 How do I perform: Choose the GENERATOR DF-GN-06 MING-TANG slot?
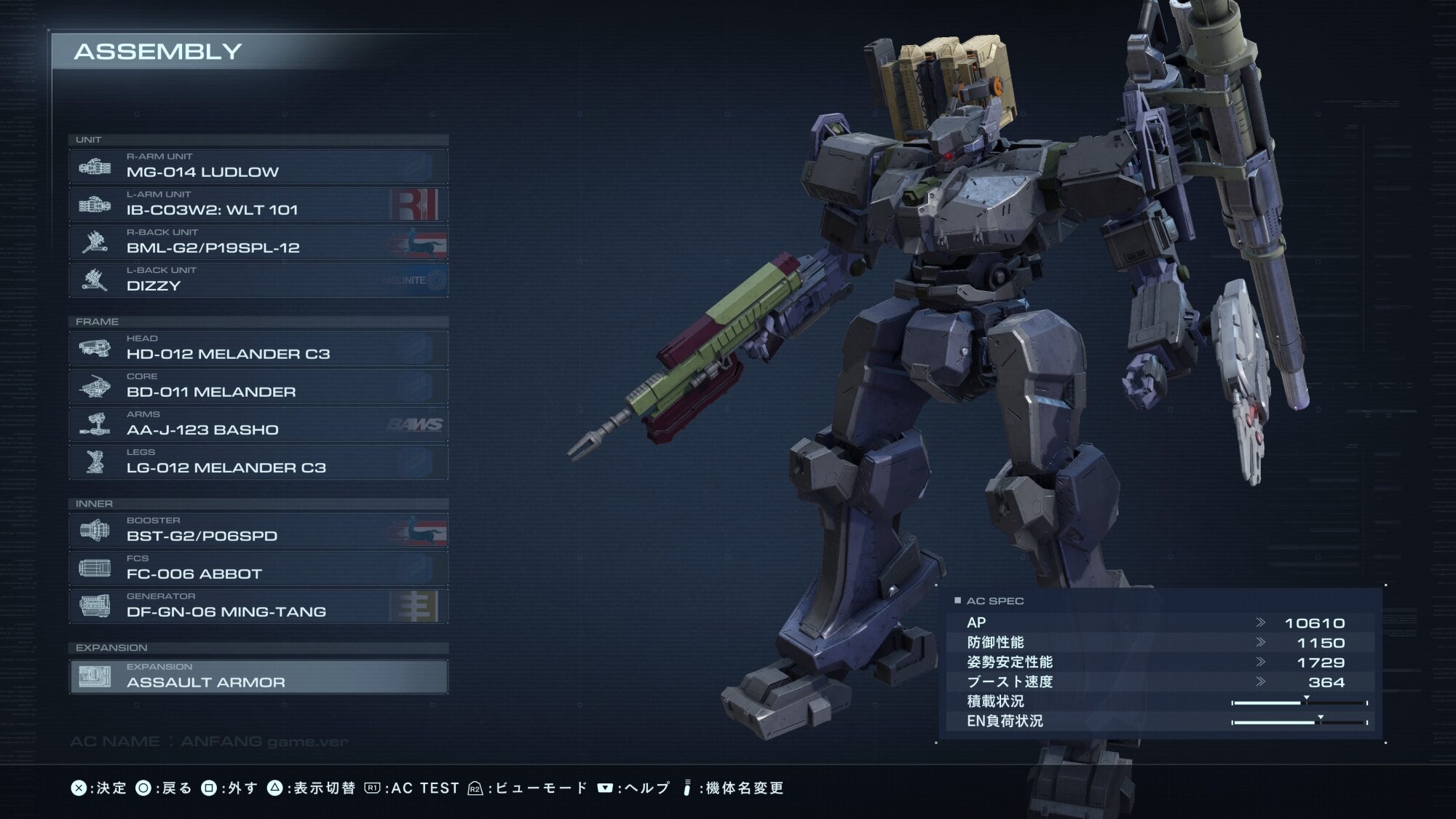pyautogui.click(x=258, y=606)
